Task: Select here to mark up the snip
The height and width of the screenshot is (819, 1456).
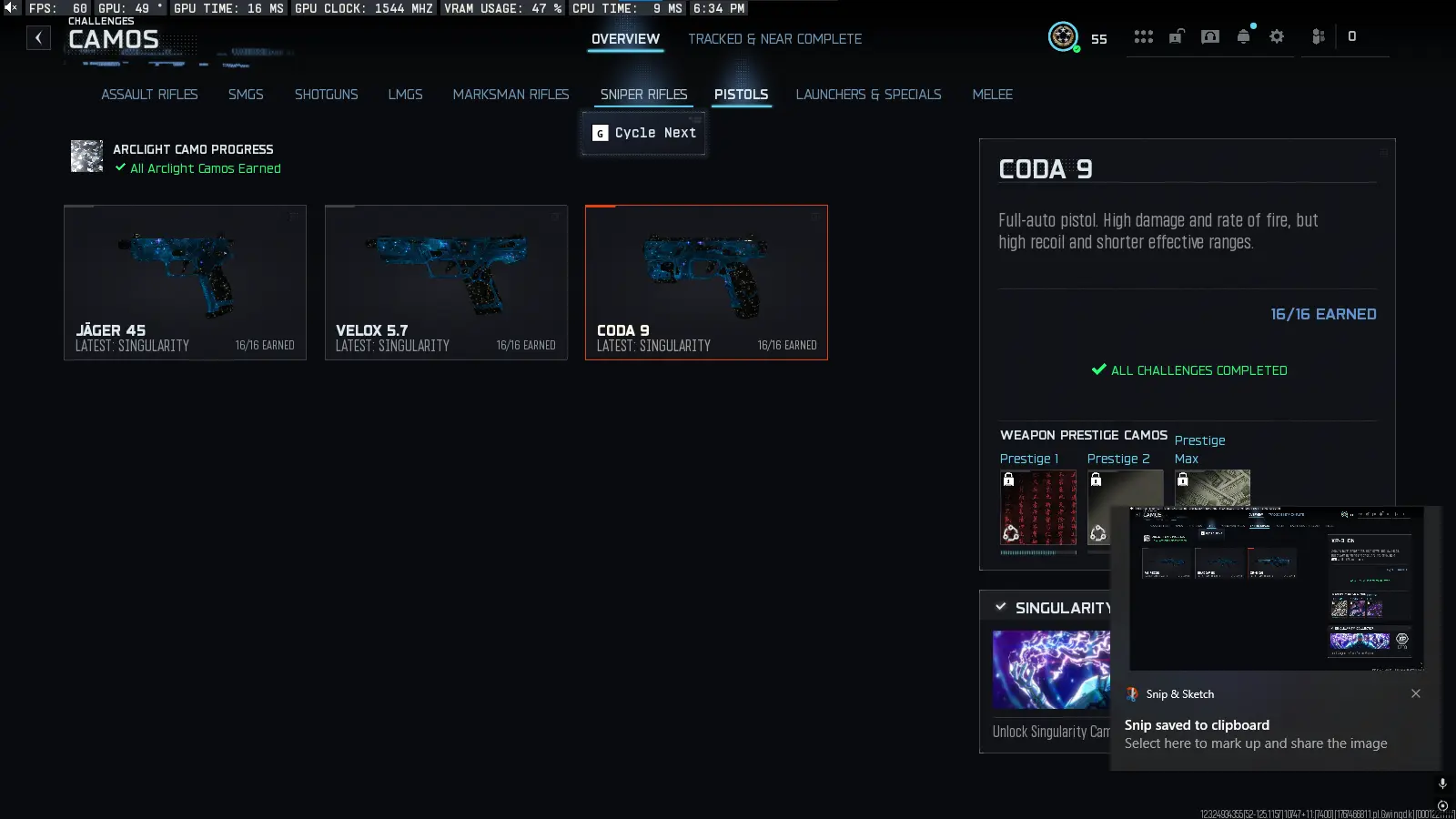Action: (1256, 743)
